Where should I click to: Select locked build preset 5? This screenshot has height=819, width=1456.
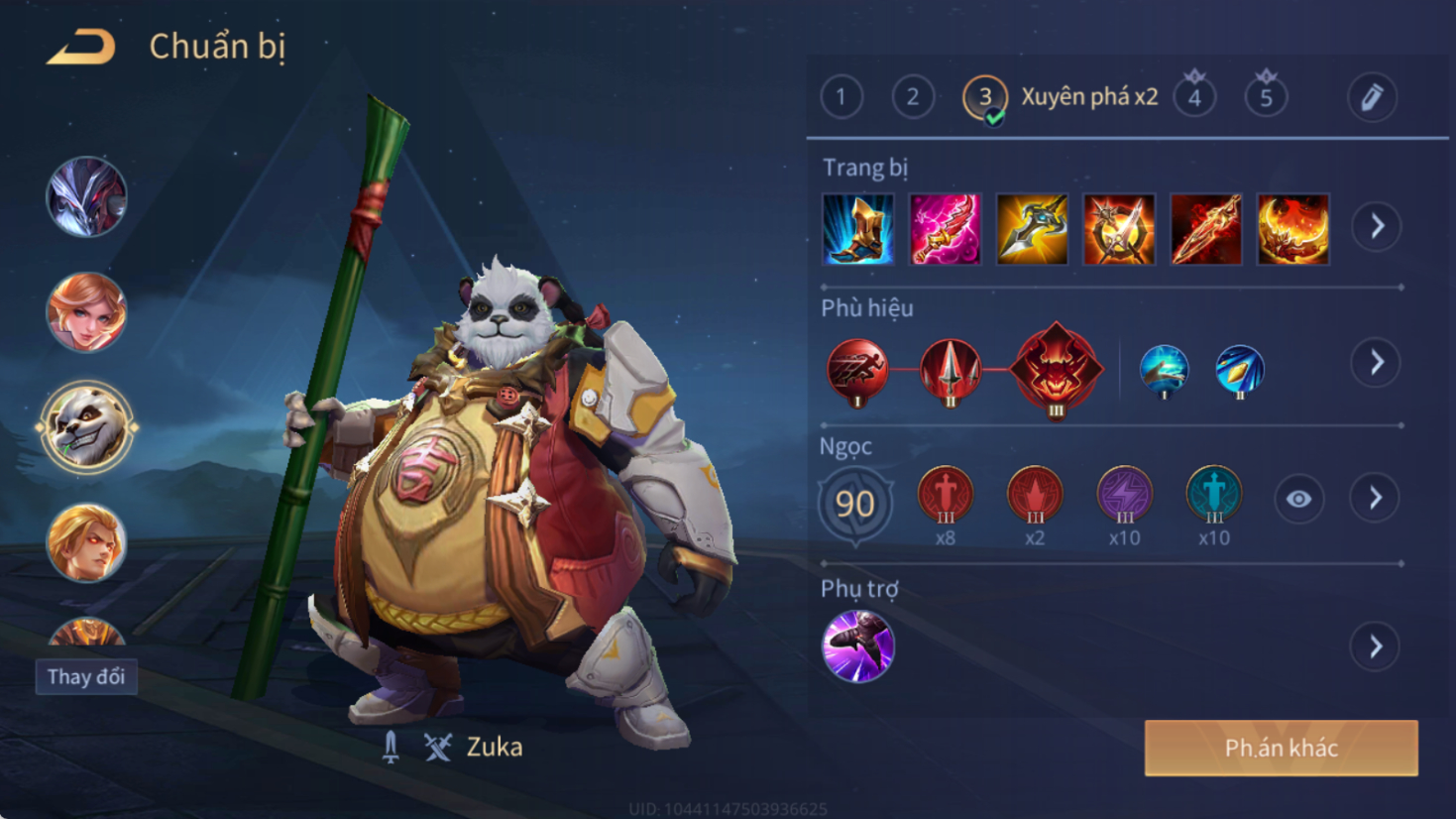click(x=1266, y=97)
